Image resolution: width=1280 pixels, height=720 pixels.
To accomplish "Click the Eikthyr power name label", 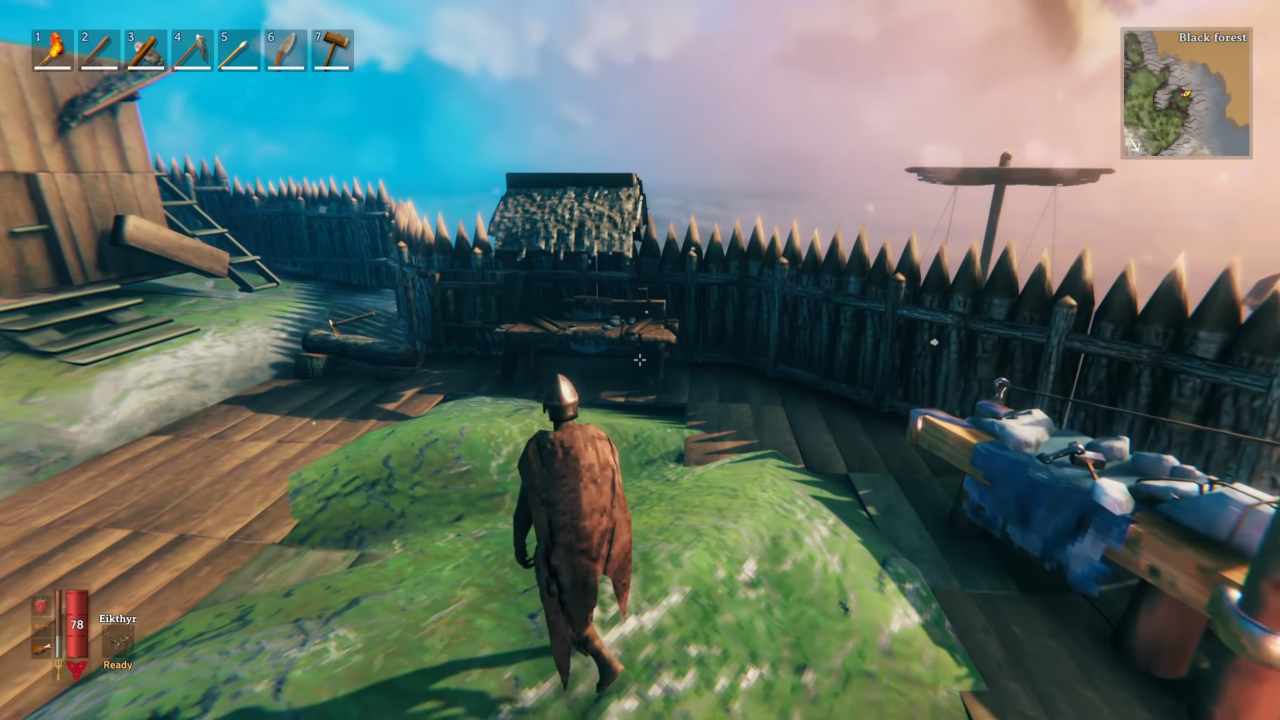I will coord(117,619).
